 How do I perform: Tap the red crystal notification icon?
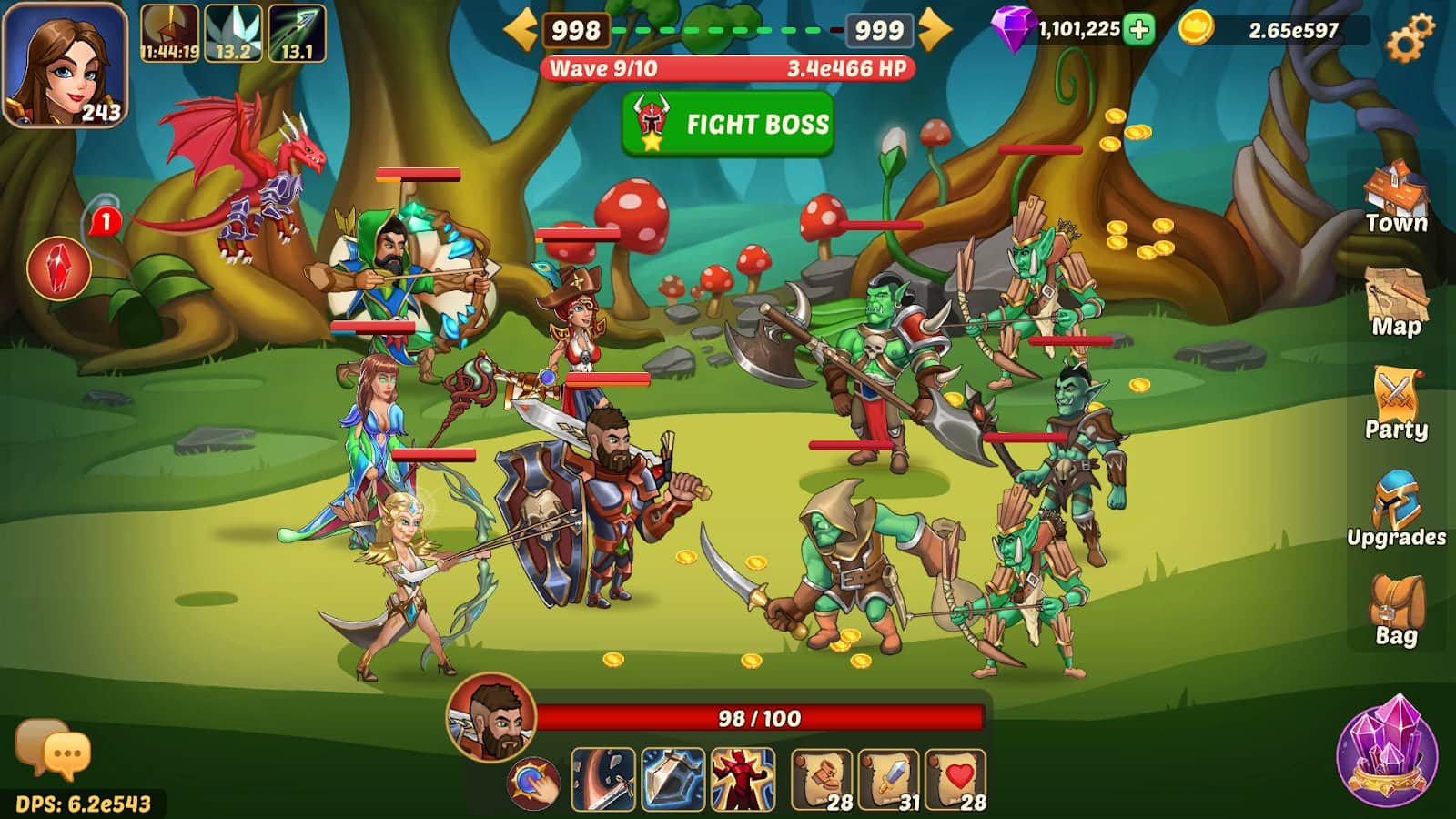point(59,268)
